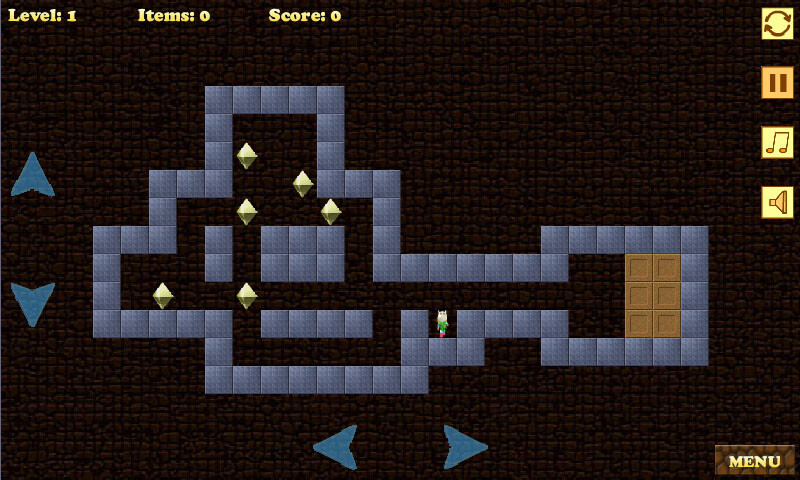Open the MENU button

point(754,461)
